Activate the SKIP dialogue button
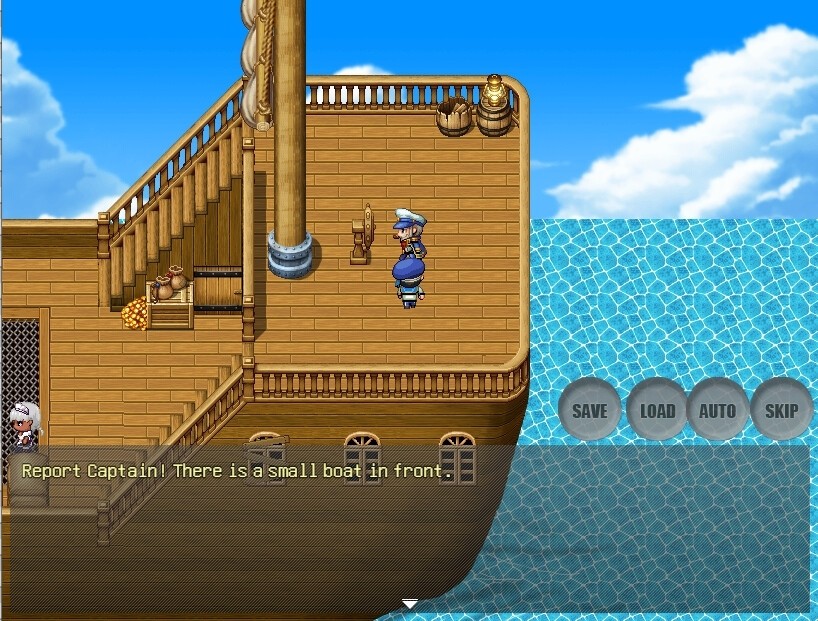Image resolution: width=818 pixels, height=621 pixels. point(781,410)
